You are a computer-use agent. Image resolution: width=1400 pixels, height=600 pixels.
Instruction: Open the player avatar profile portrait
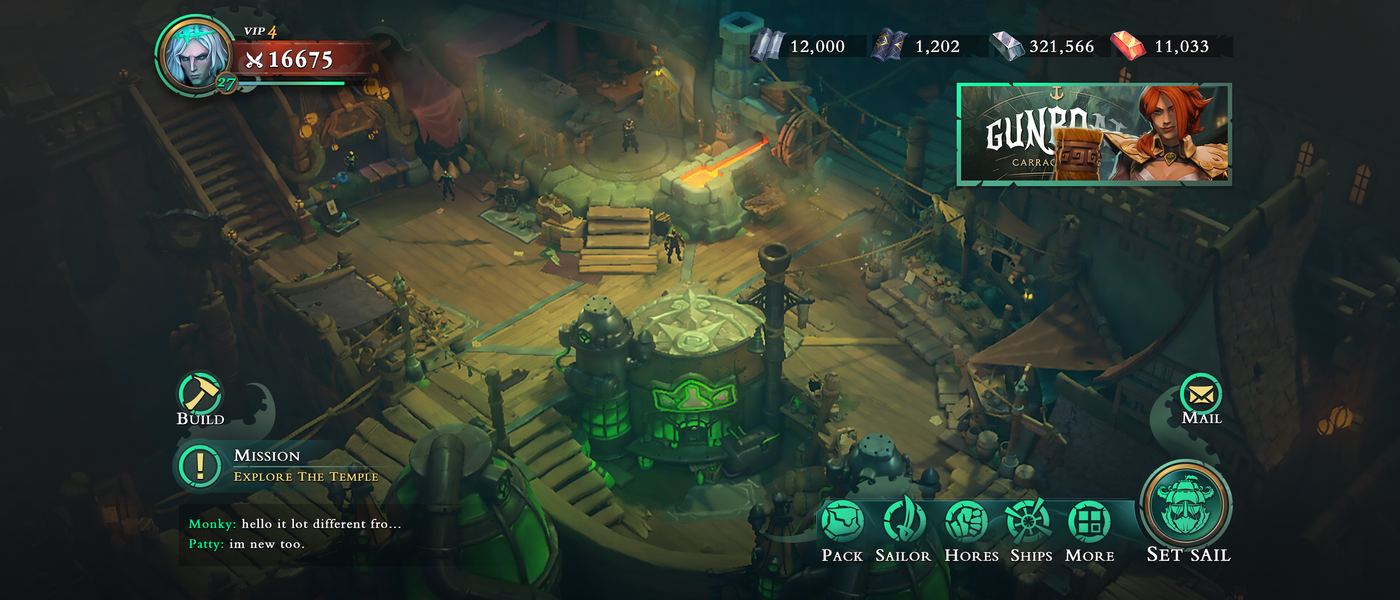(x=193, y=54)
